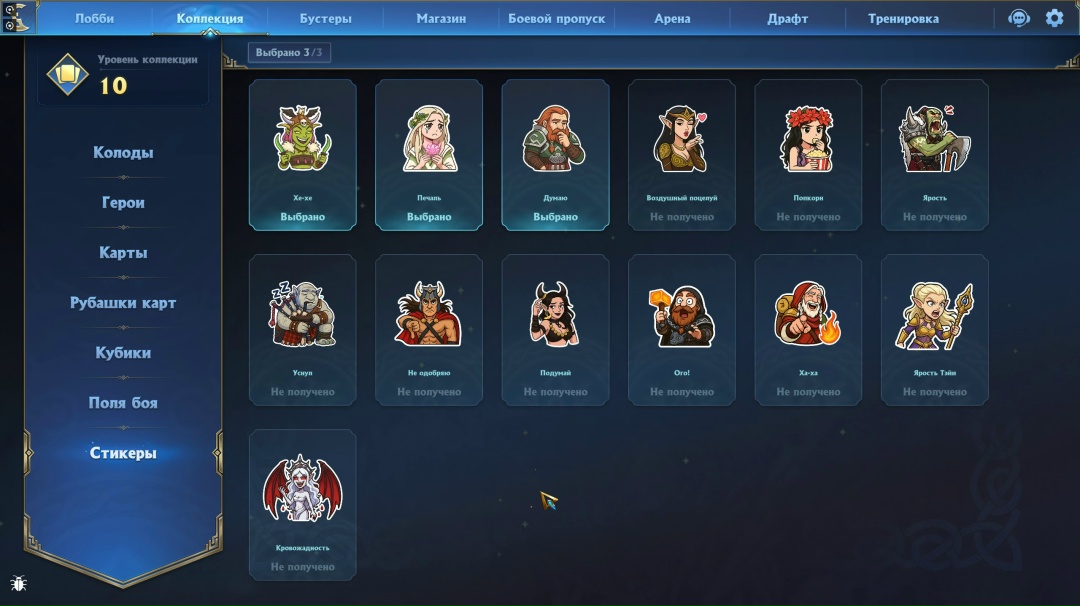Select Колоды in the collection menu
The height and width of the screenshot is (606, 1080).
click(123, 153)
